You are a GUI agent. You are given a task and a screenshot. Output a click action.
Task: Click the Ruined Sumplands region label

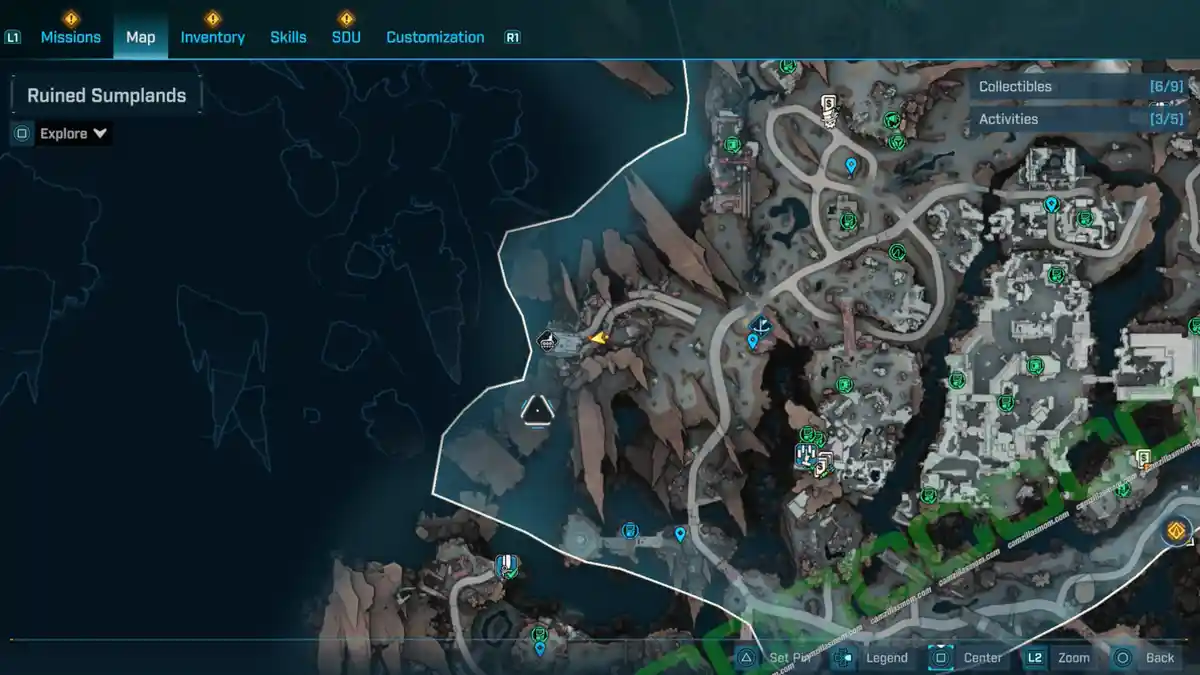point(106,96)
